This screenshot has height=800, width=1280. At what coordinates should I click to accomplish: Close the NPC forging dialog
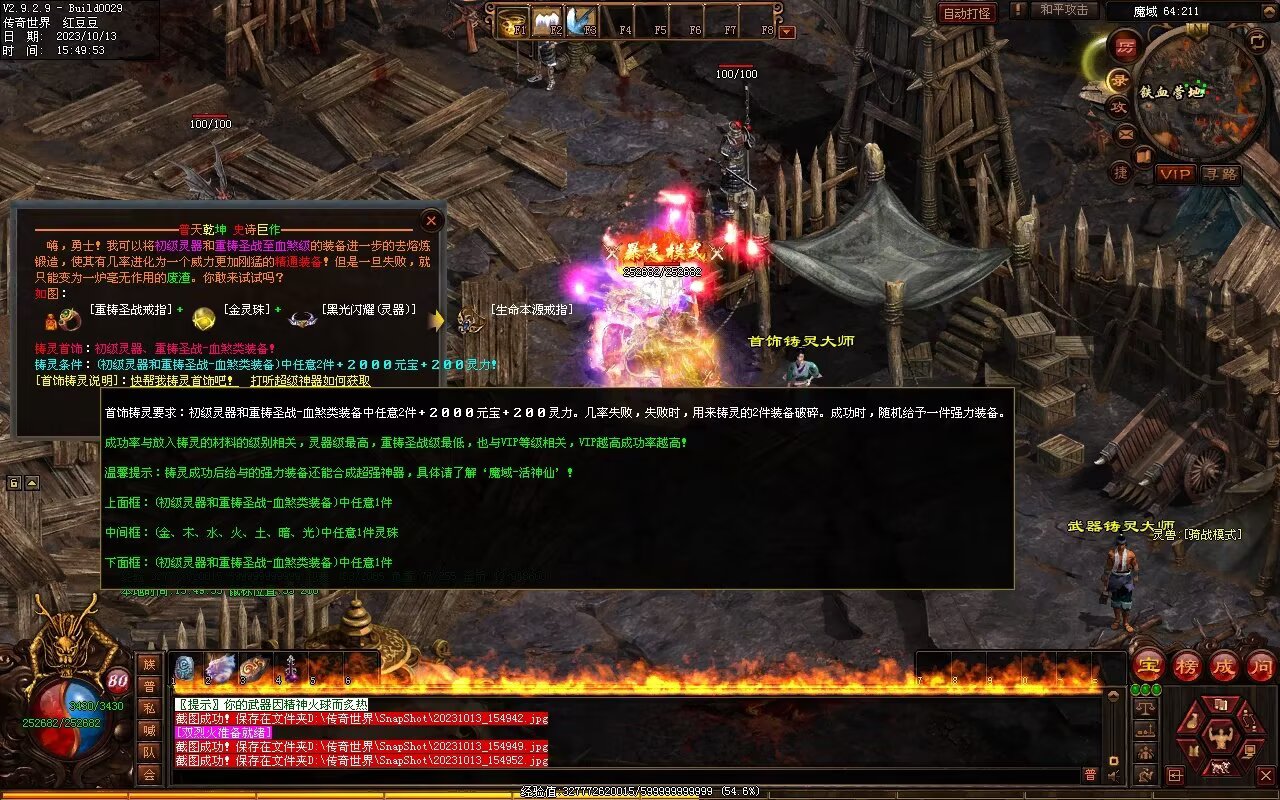[431, 220]
